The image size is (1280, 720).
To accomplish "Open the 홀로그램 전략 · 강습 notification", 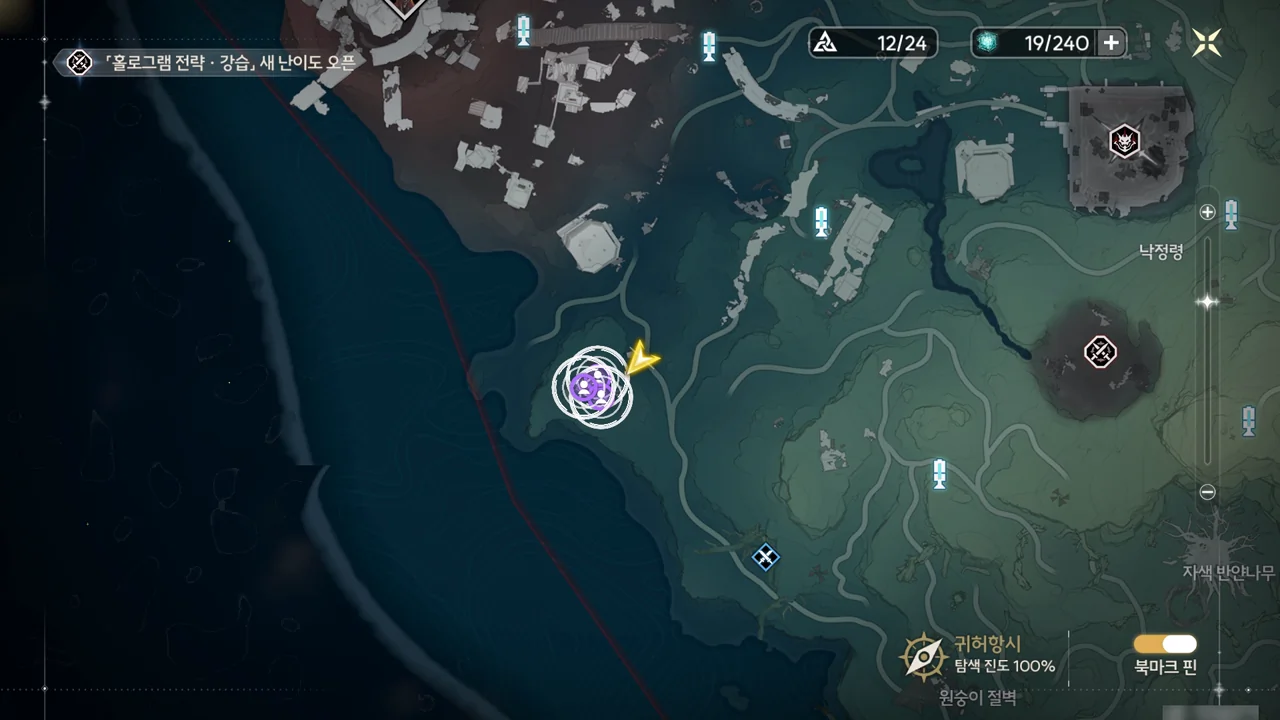I will click(210, 62).
